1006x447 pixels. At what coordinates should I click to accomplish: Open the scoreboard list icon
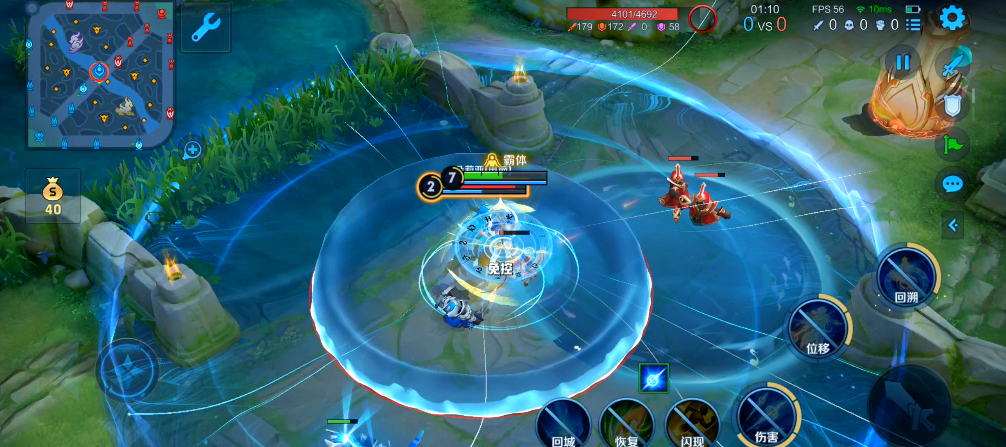pyautogui.click(x=913, y=24)
